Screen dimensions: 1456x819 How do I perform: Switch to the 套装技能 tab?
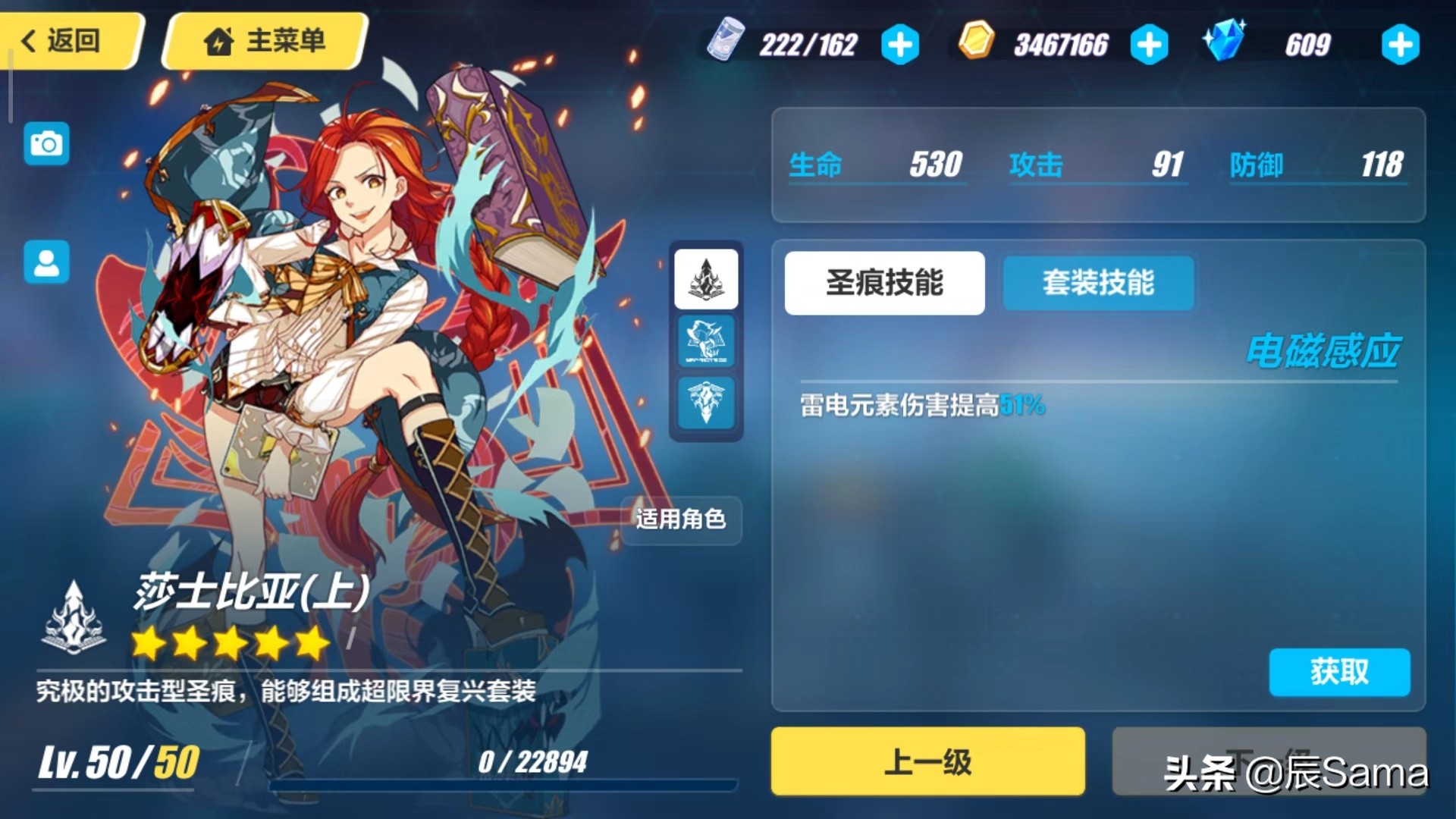[1097, 283]
